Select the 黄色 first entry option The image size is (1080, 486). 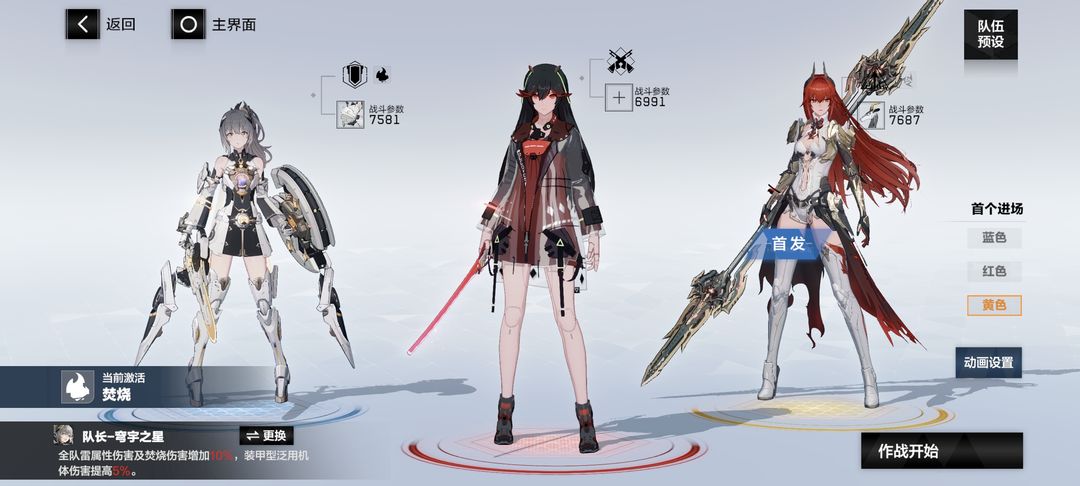[994, 305]
